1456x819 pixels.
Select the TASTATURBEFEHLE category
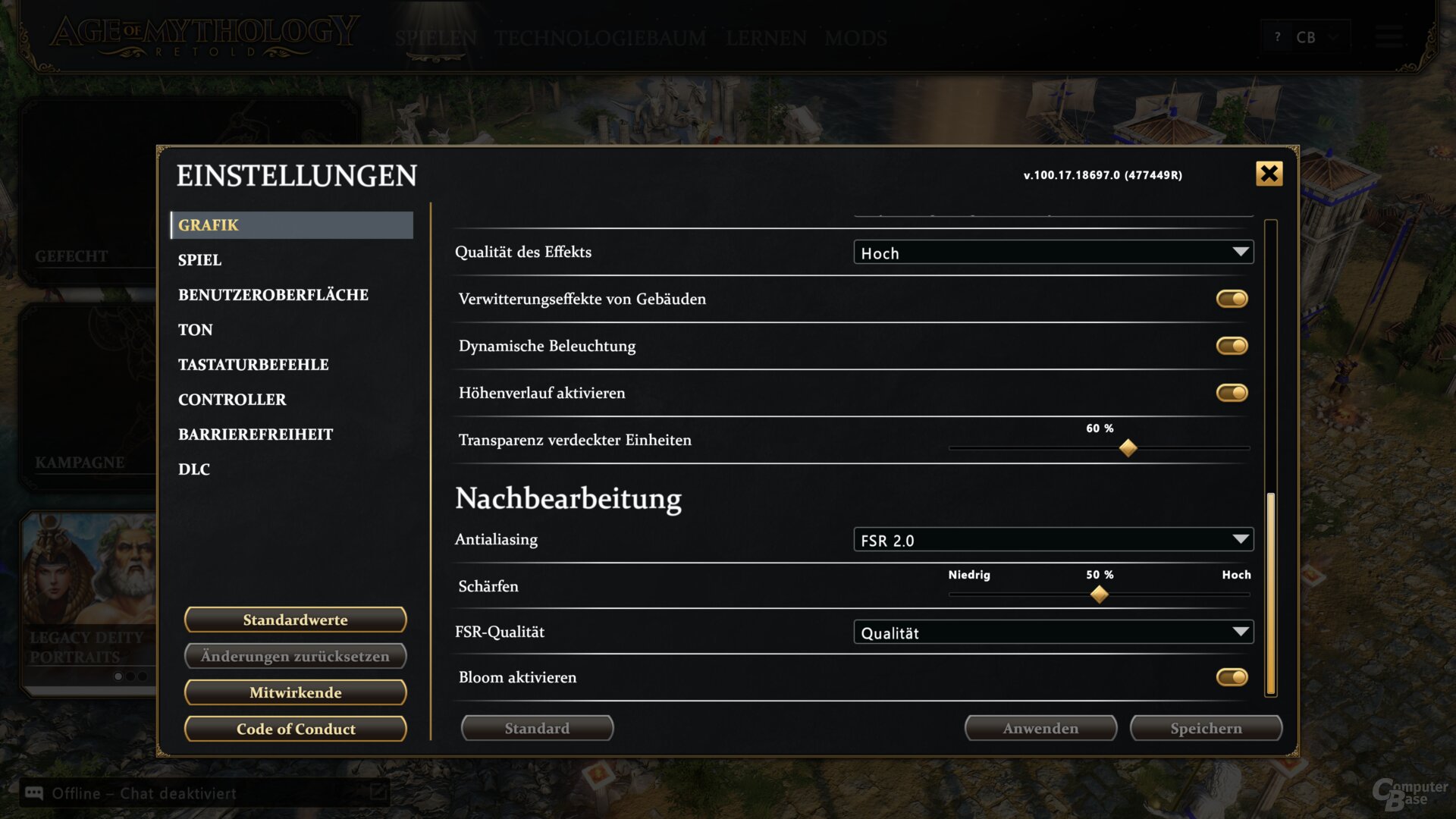[x=253, y=364]
